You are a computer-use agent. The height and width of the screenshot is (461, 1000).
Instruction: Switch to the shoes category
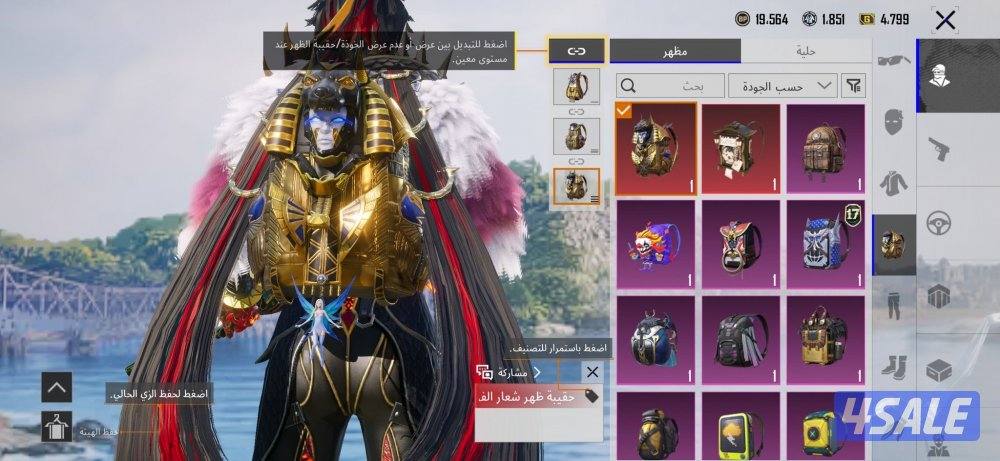point(894,366)
